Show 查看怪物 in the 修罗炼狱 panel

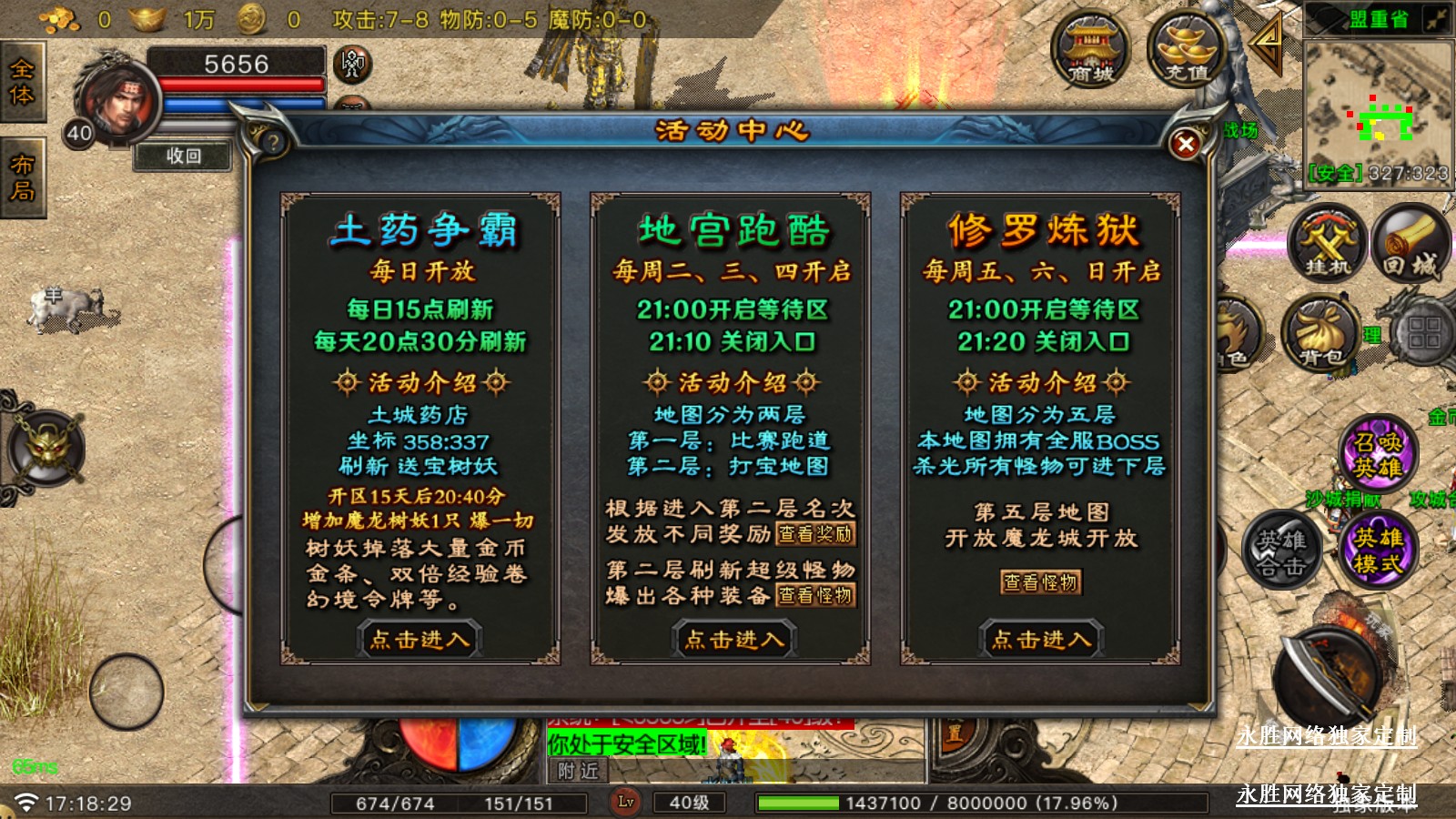tap(1041, 582)
